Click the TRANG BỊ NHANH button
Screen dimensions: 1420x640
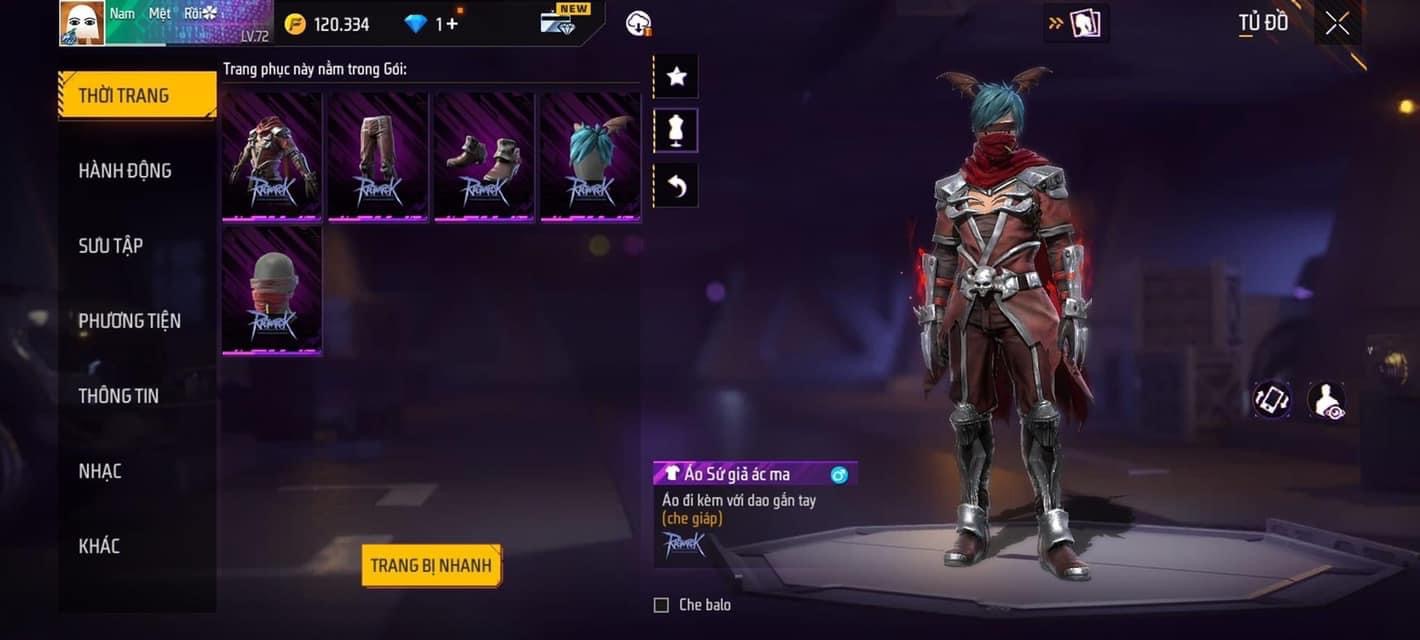coord(431,565)
